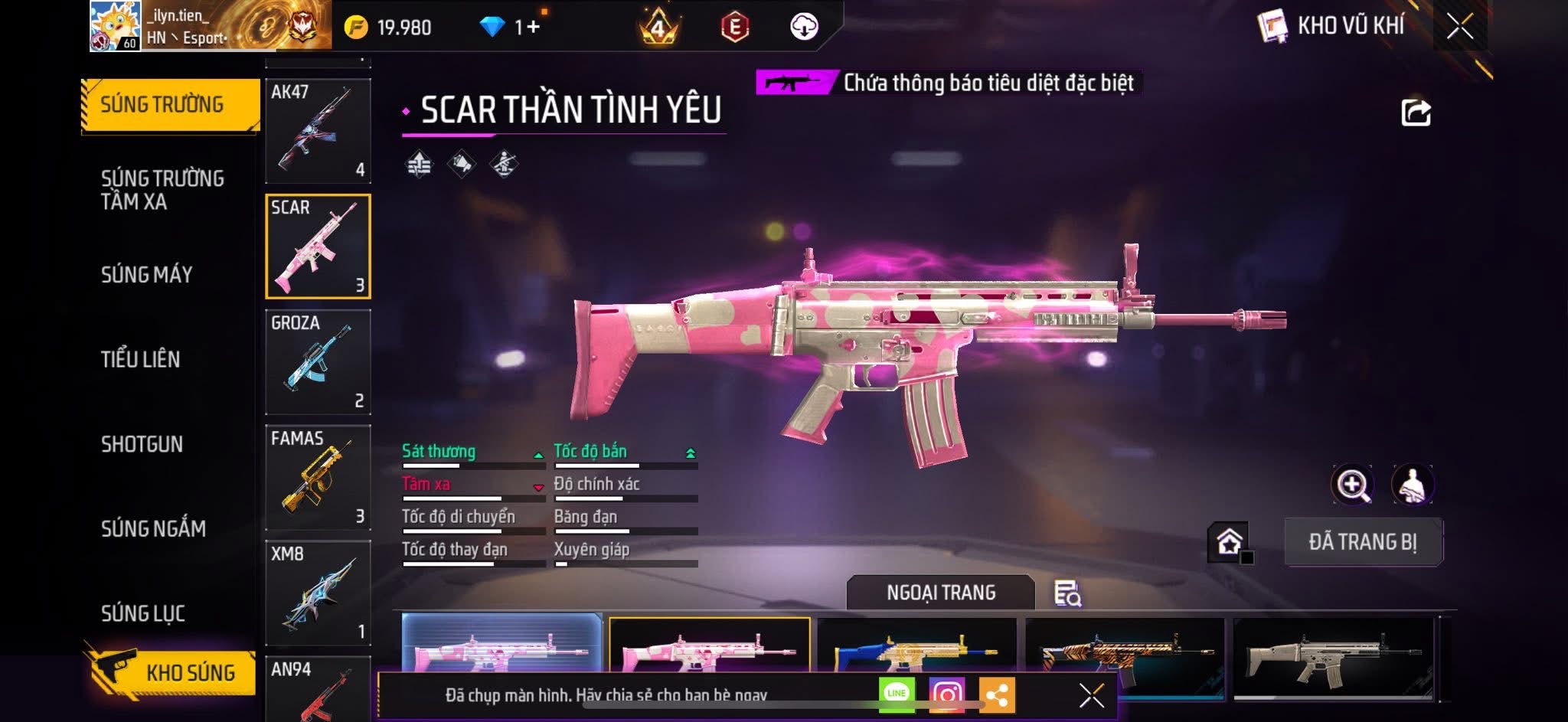Open the NGOẠI TRANG tab

941,593
